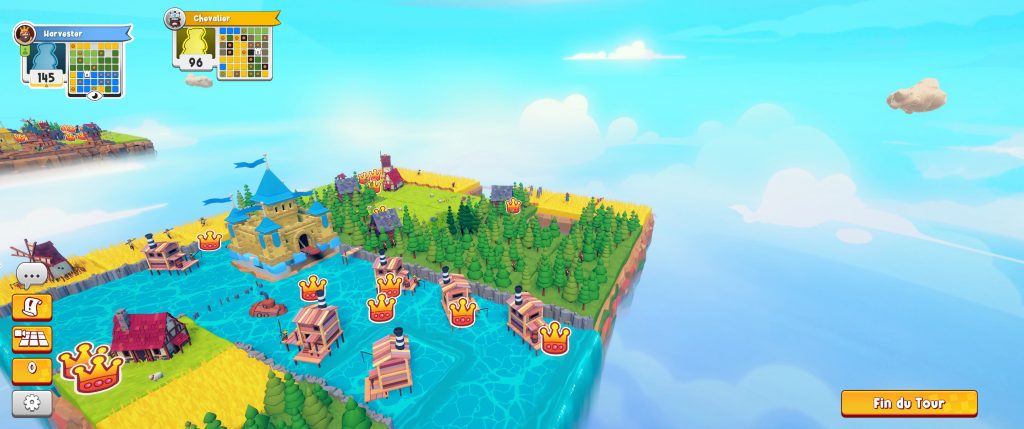Click the Fin du Tour button
The height and width of the screenshot is (429, 1024).
tap(908, 403)
